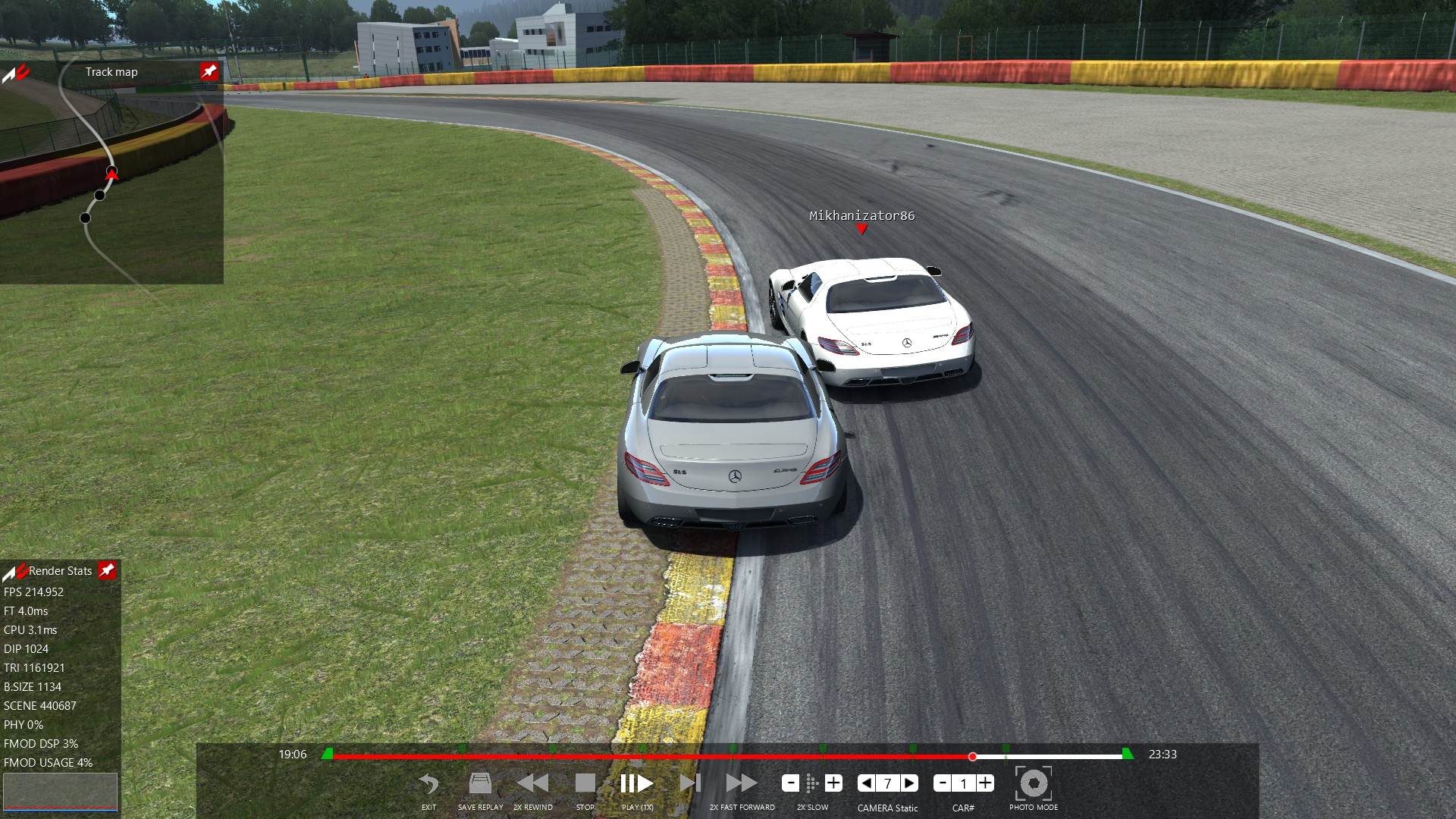Stop the replay playback

[585, 784]
